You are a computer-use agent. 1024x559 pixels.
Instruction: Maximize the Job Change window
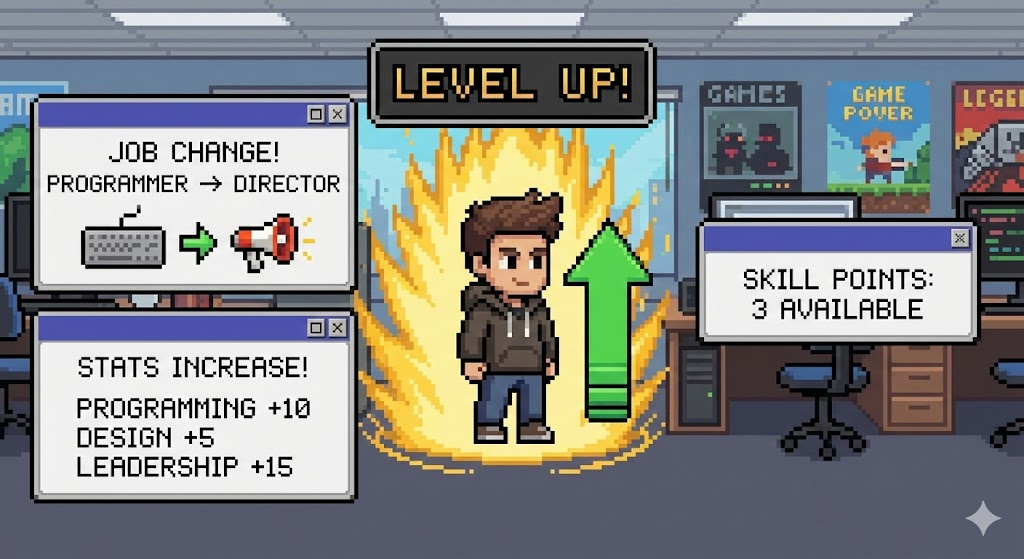click(x=316, y=115)
